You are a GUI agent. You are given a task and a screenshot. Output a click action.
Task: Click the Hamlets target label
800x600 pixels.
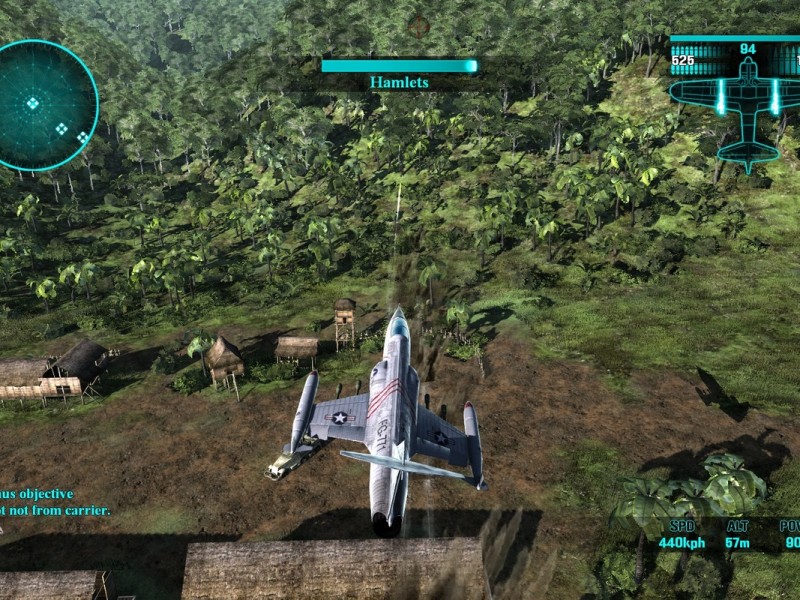pos(399,83)
